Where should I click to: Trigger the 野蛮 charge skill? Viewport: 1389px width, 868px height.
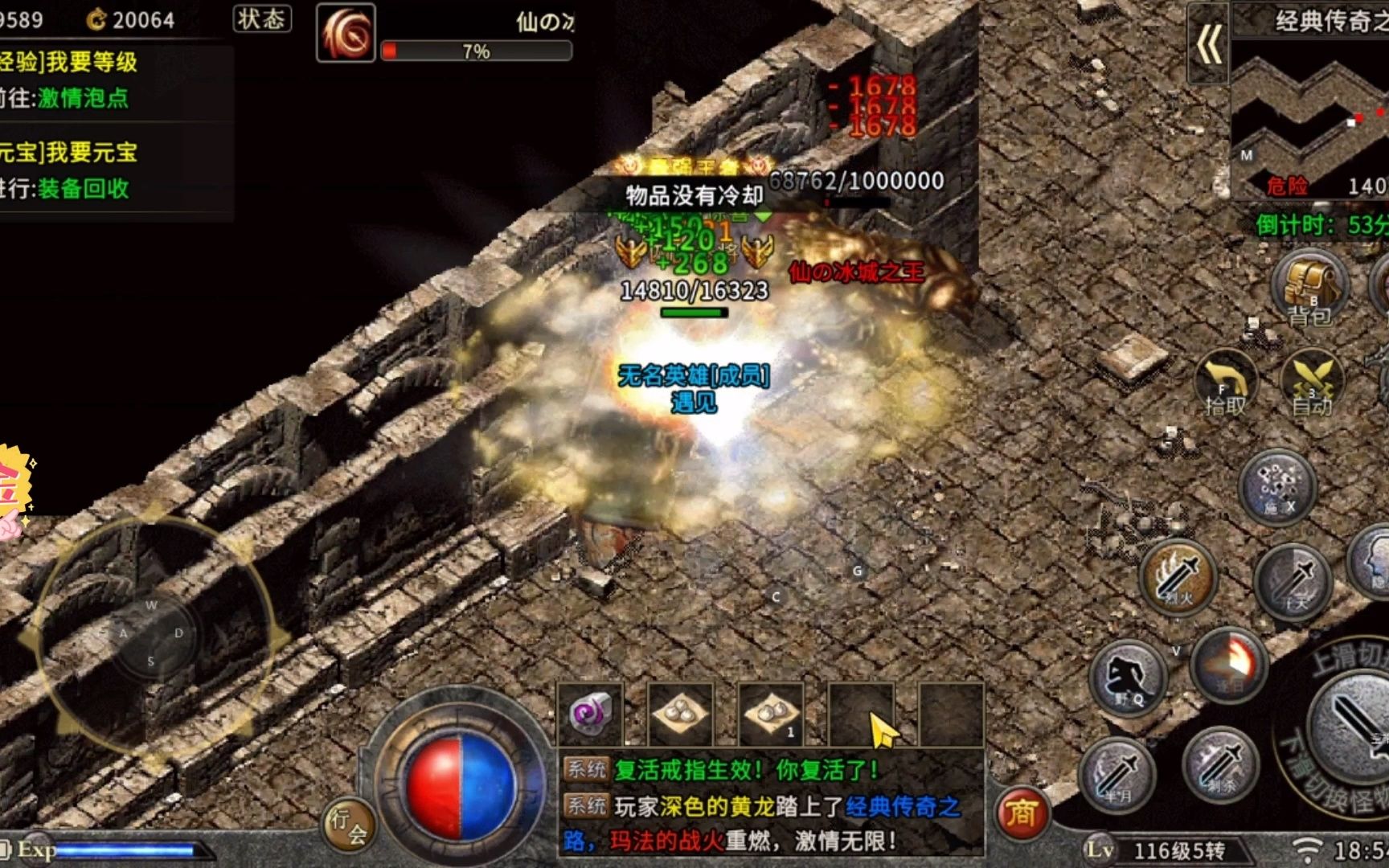click(1128, 677)
